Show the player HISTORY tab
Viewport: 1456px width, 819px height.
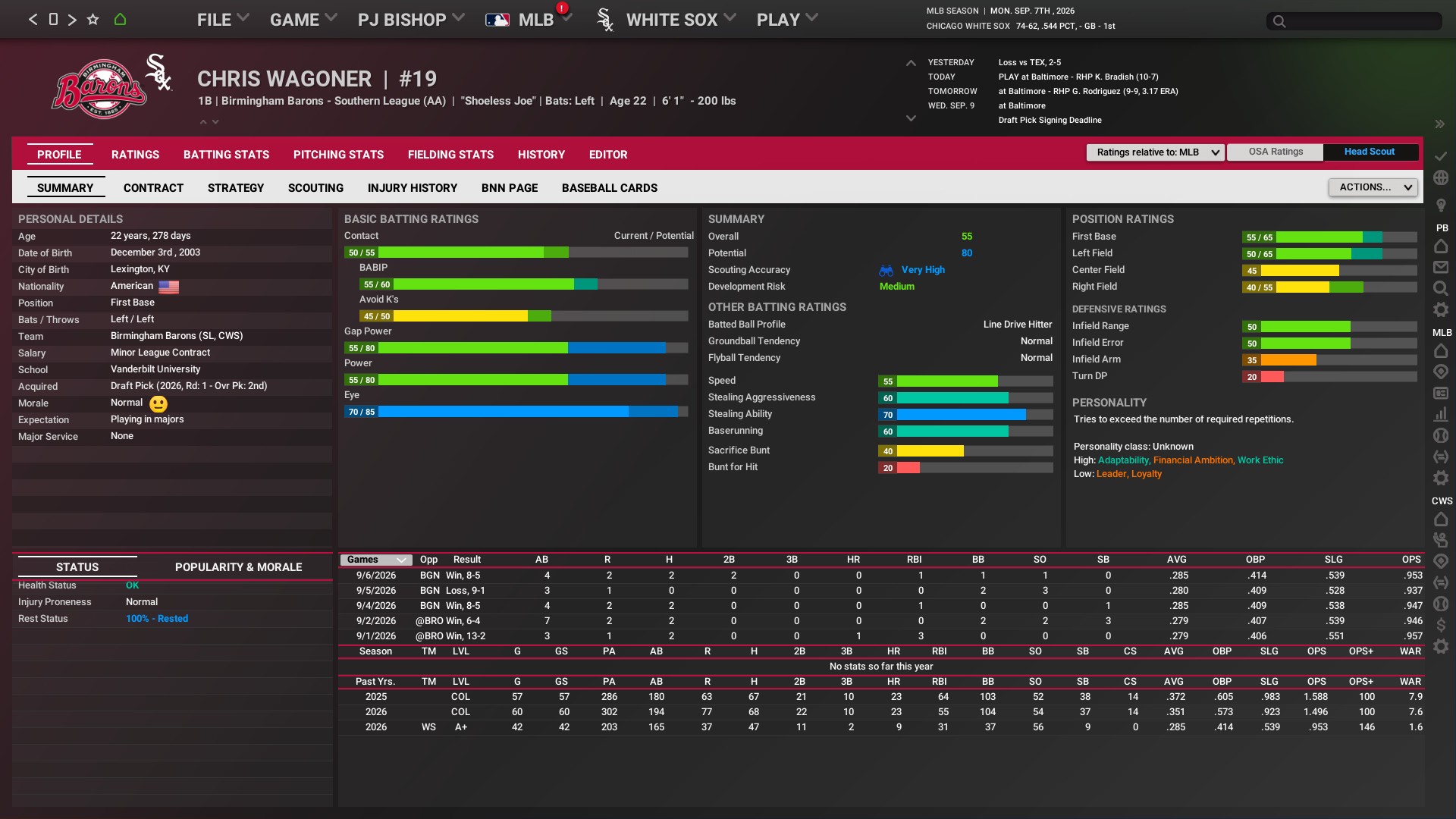pyautogui.click(x=541, y=155)
